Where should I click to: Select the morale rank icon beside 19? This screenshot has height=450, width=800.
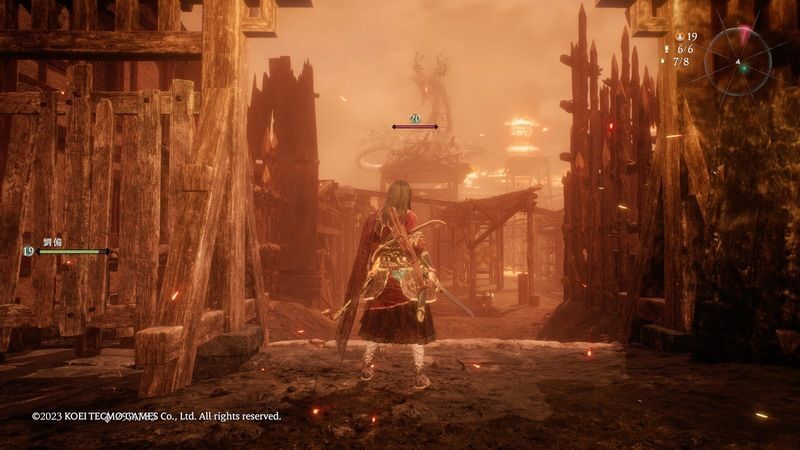pyautogui.click(x=679, y=36)
